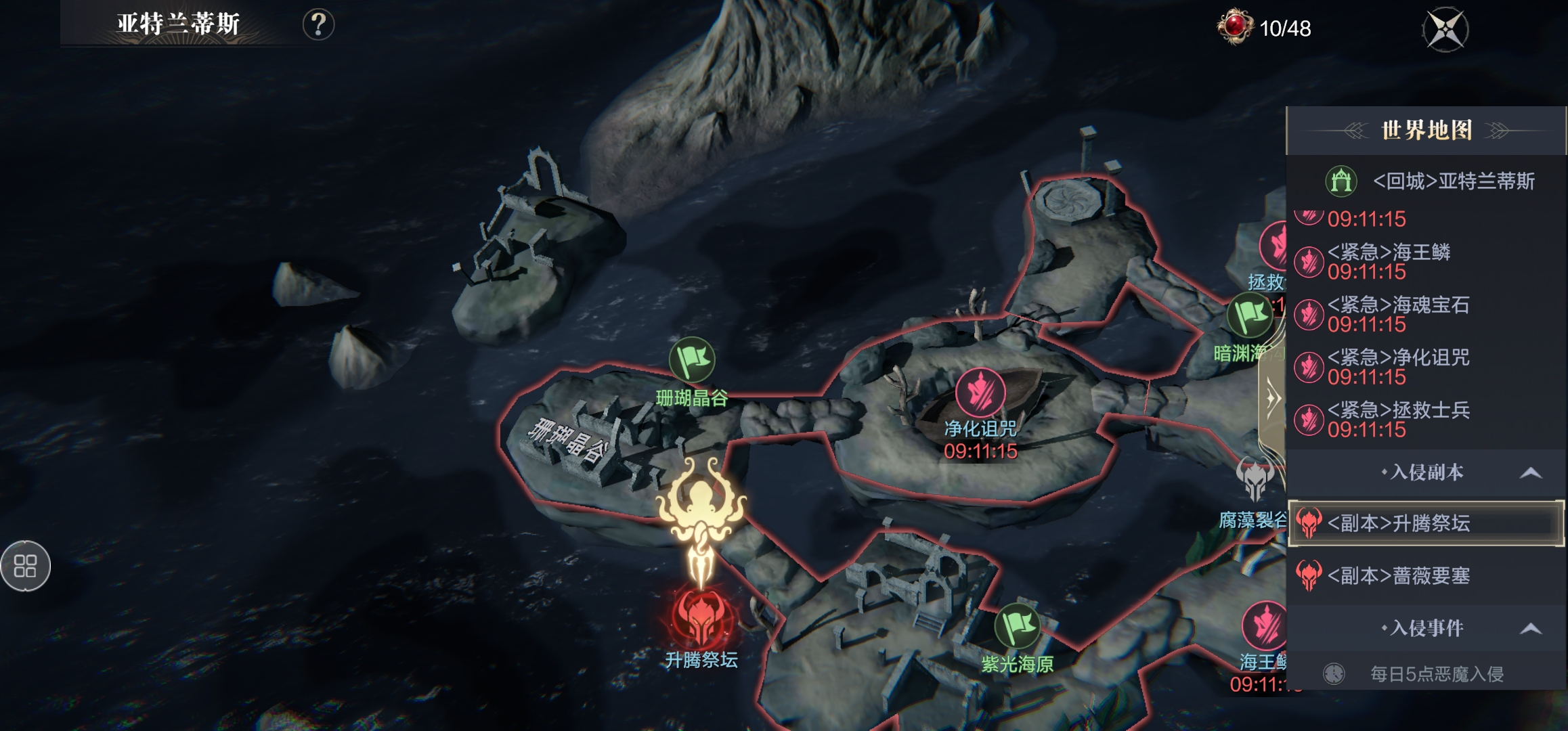Choose the <紧急>海王鳞 event entry

(1388, 262)
